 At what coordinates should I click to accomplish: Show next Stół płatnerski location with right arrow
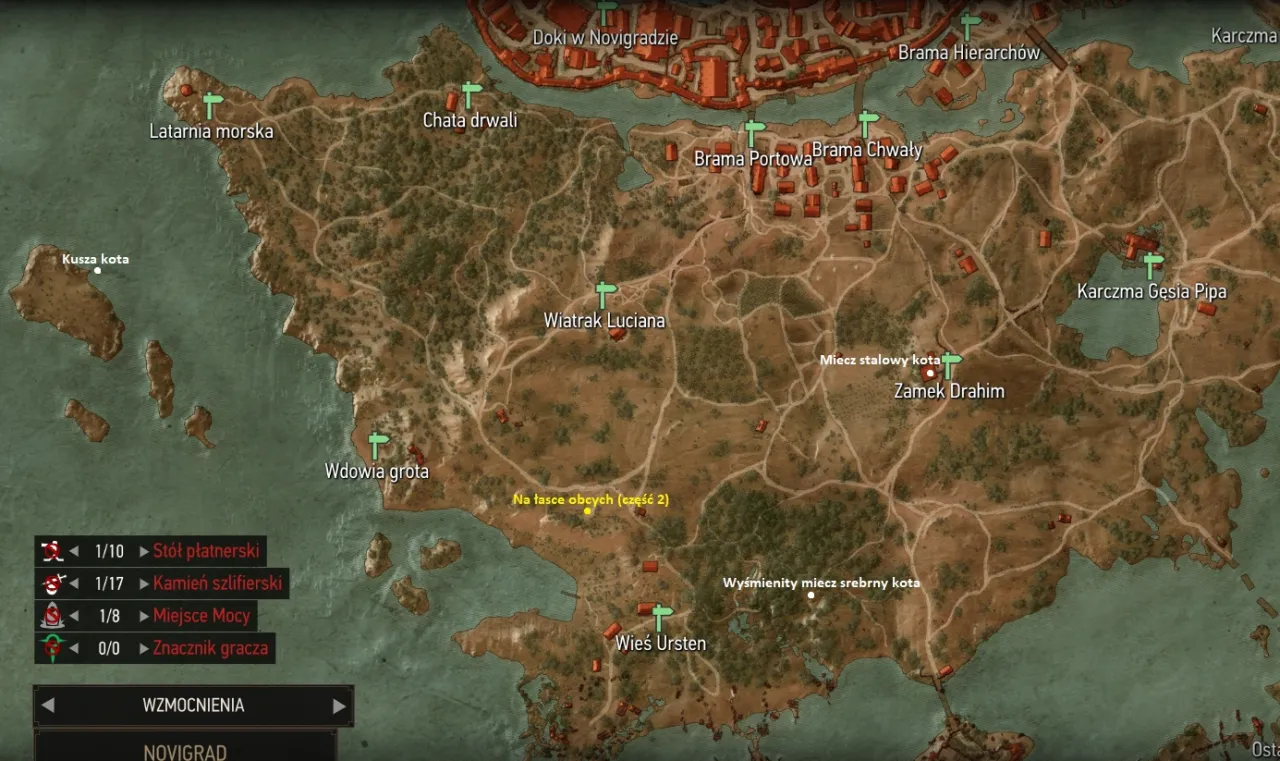point(145,551)
